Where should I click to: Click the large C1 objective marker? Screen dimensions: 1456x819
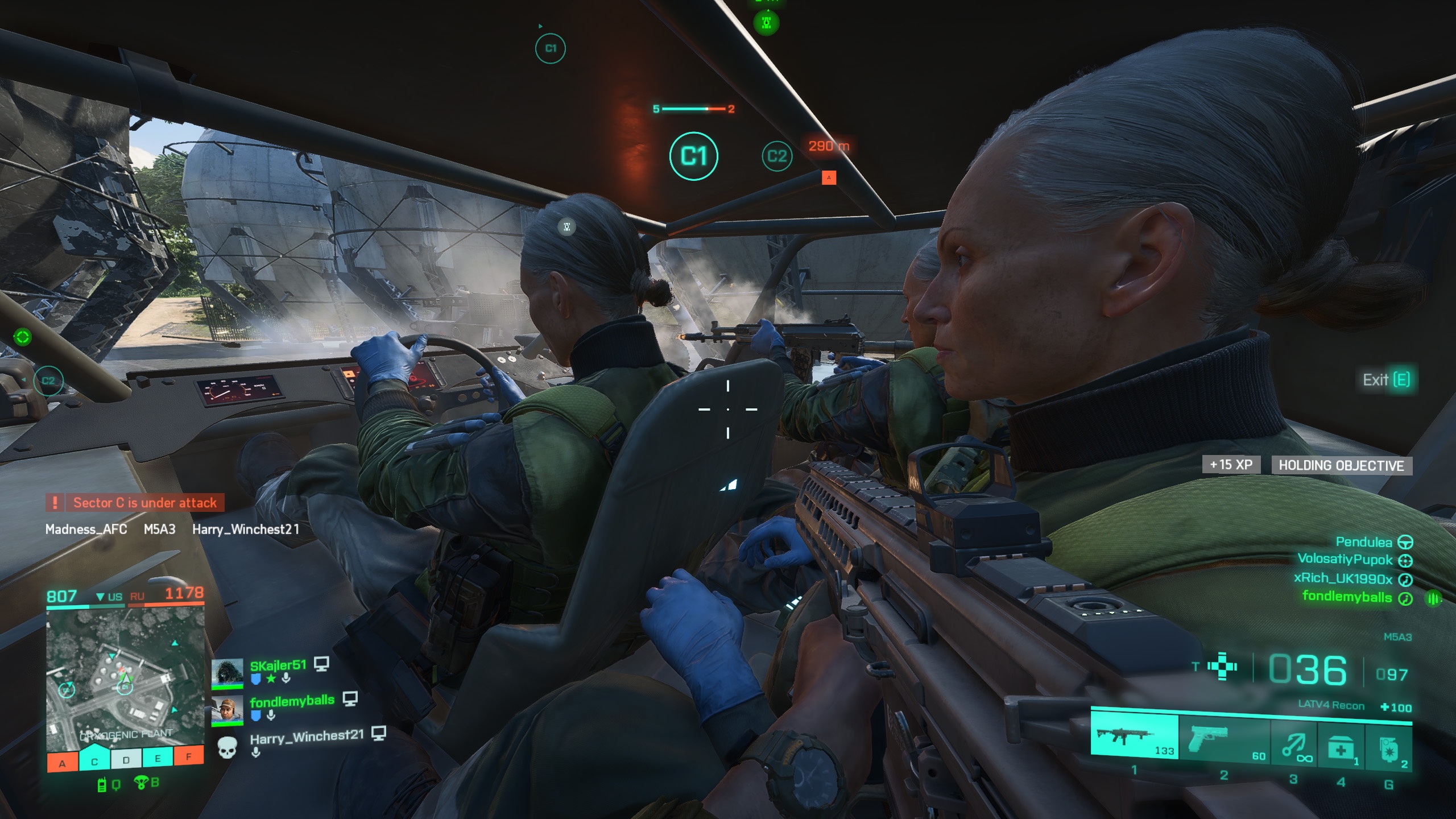[x=693, y=156]
